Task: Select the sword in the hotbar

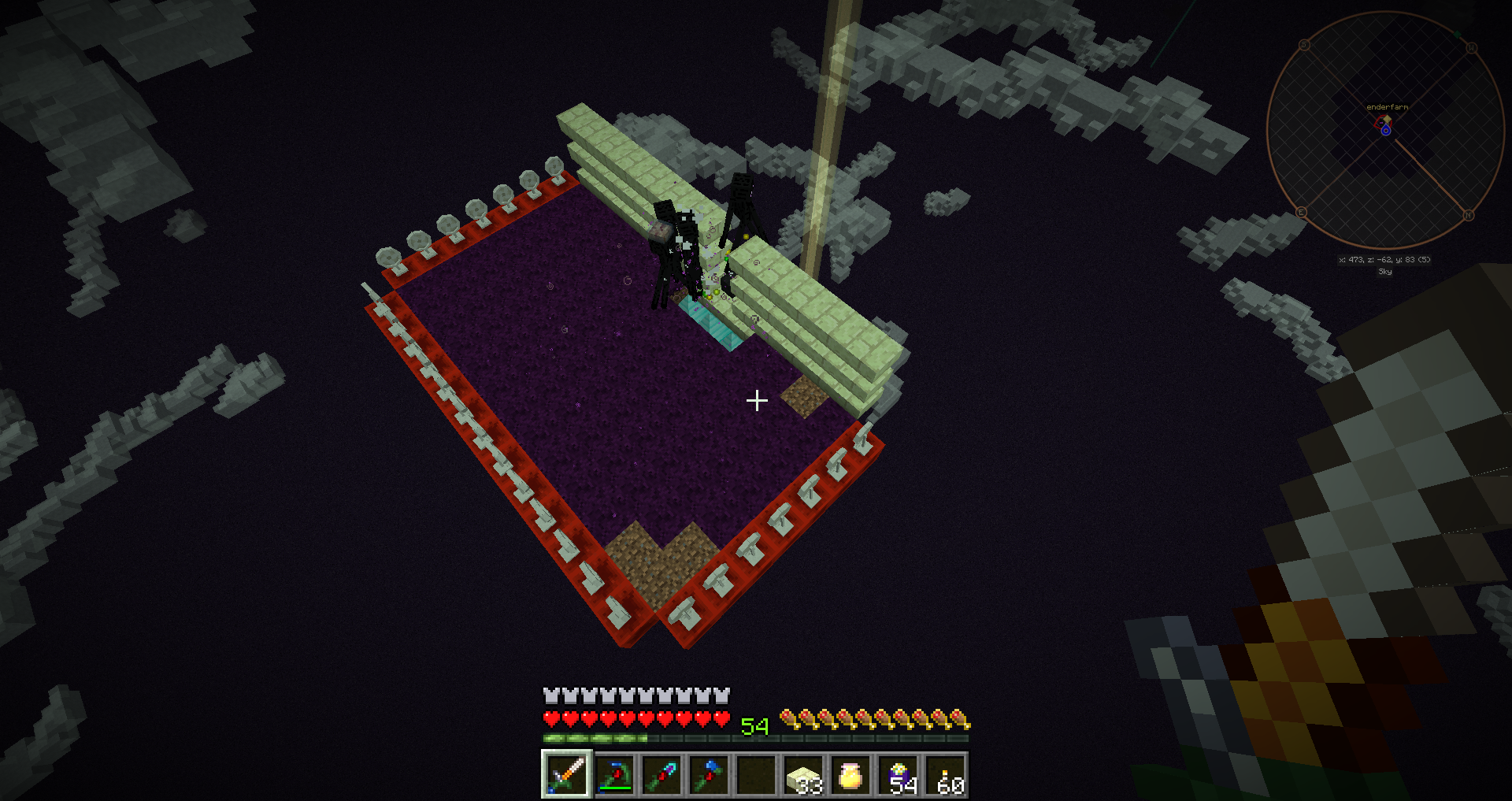Action: 566,774
